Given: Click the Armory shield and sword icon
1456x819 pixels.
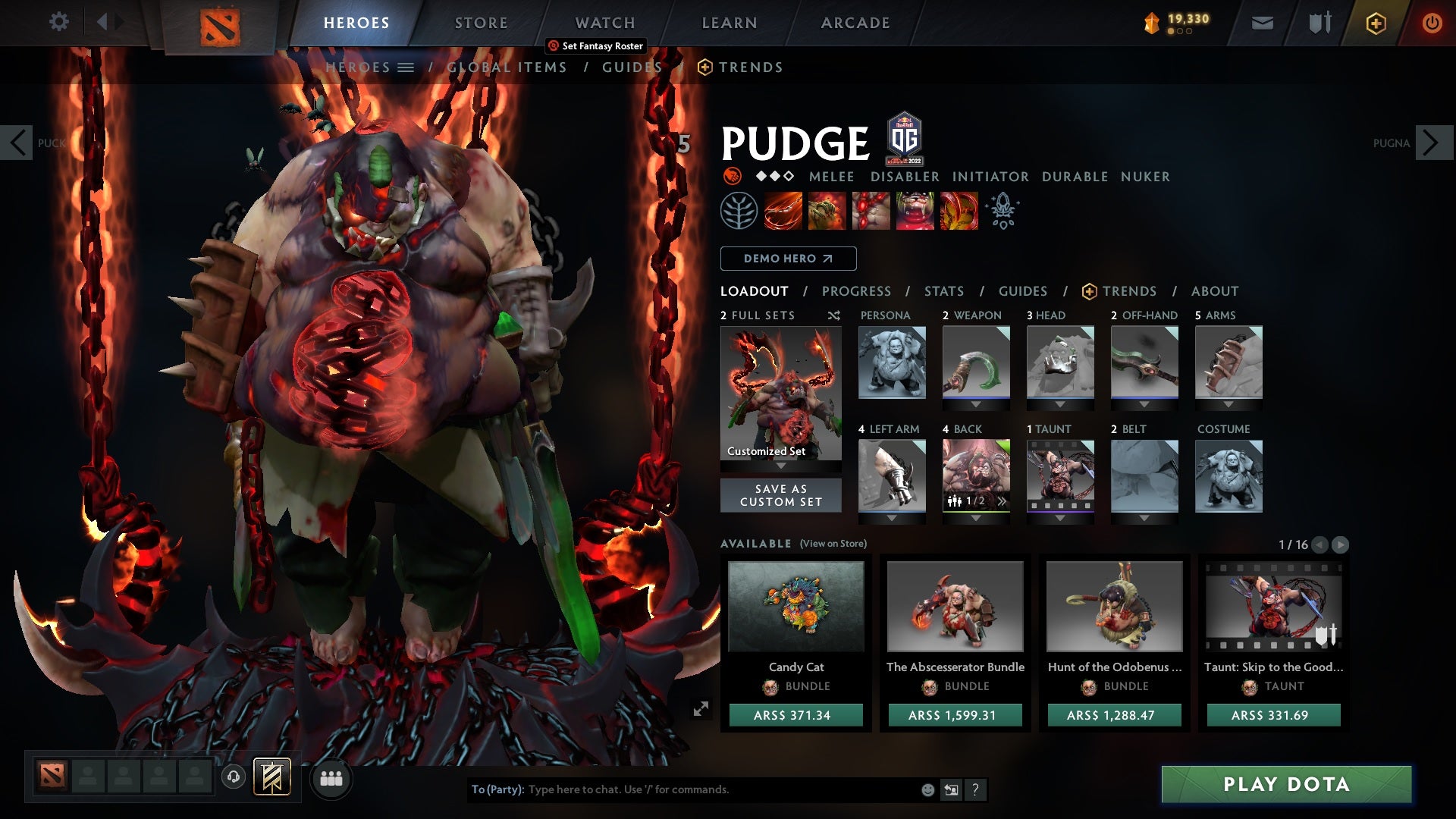Looking at the screenshot, I should [1318, 23].
